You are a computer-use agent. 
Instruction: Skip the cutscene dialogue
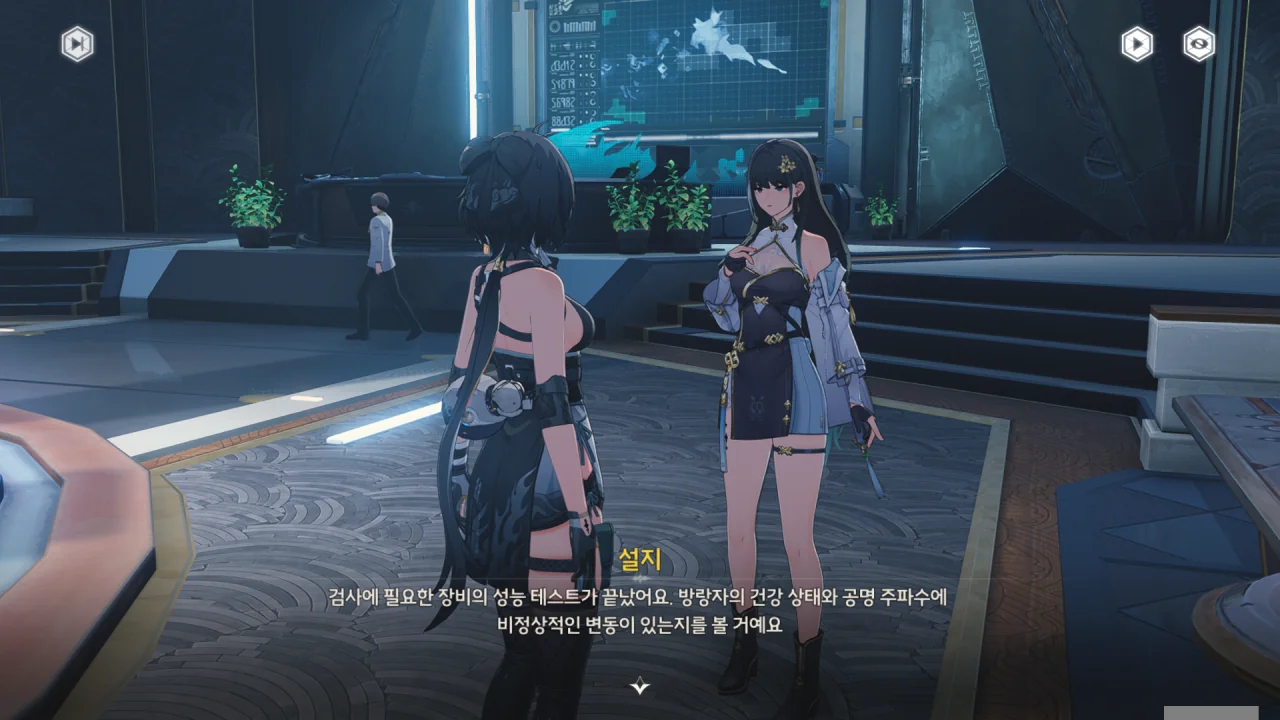[77, 44]
